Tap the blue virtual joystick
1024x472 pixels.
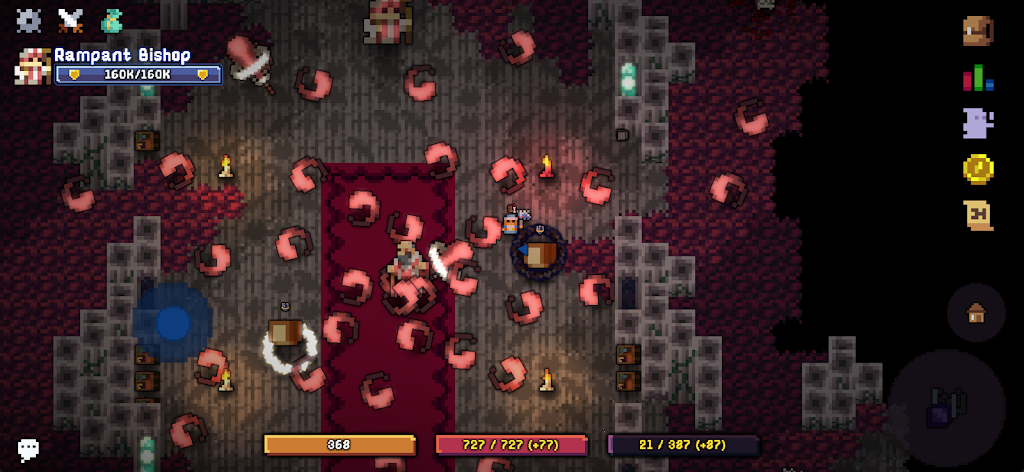coord(173,322)
